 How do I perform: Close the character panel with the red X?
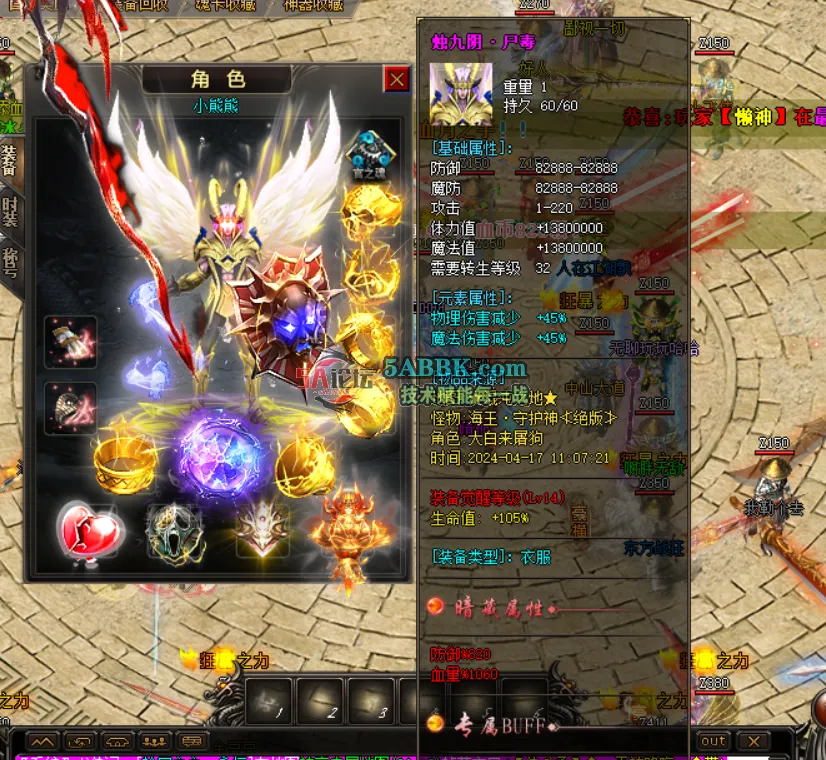click(397, 79)
